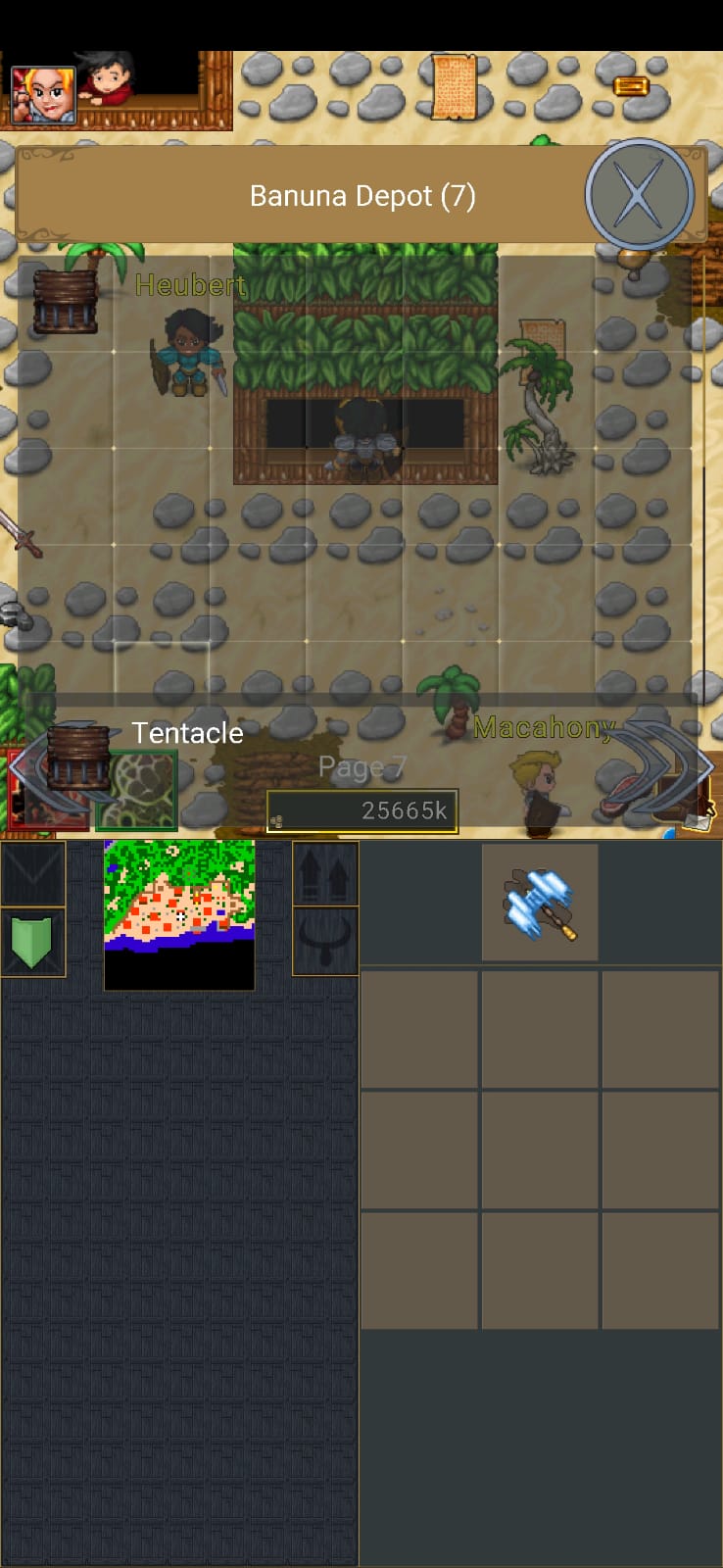Open the red-haired player portrait
The width and height of the screenshot is (723, 1568).
pos(43,94)
